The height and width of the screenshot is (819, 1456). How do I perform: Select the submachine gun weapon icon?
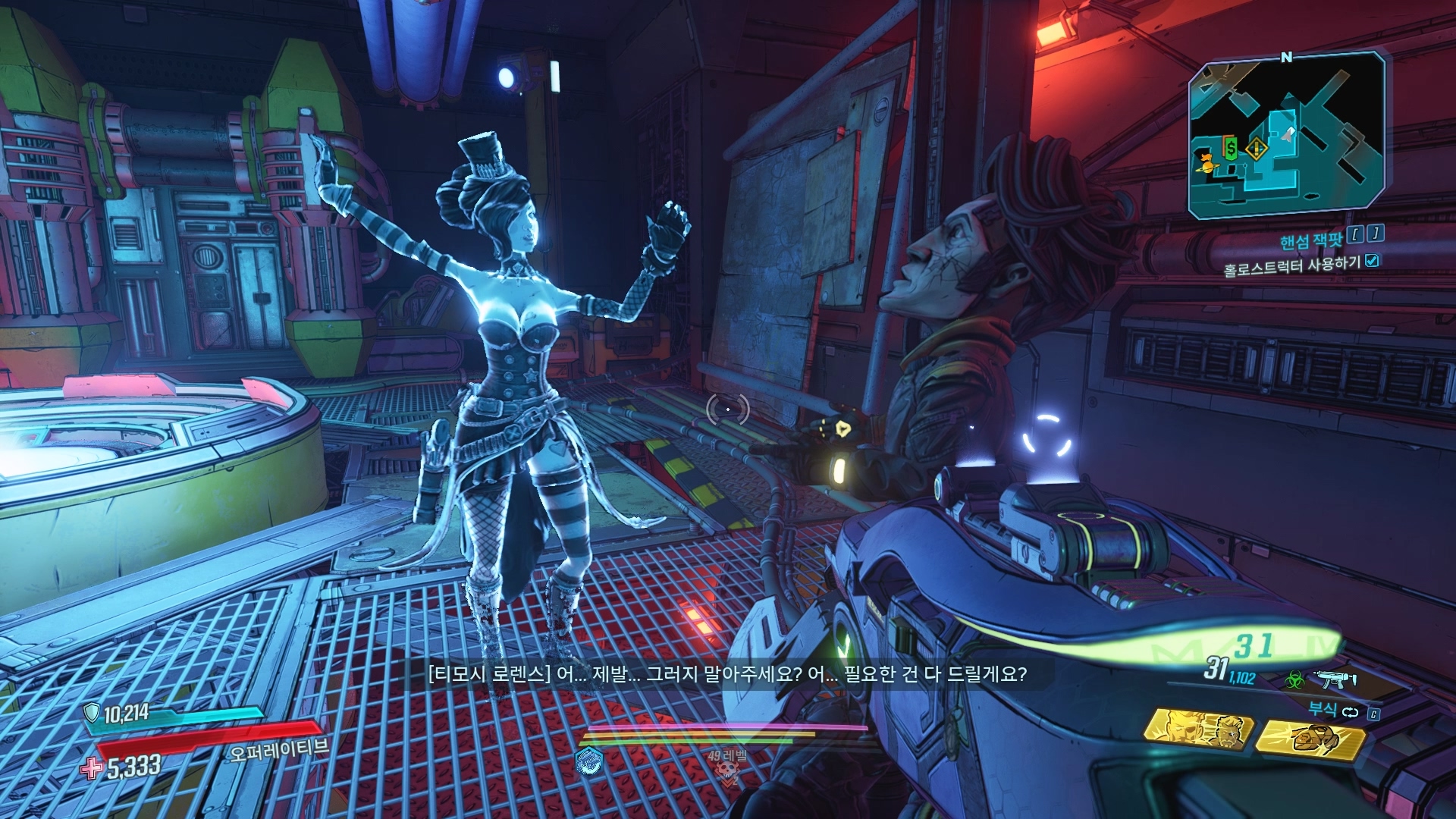1335,679
